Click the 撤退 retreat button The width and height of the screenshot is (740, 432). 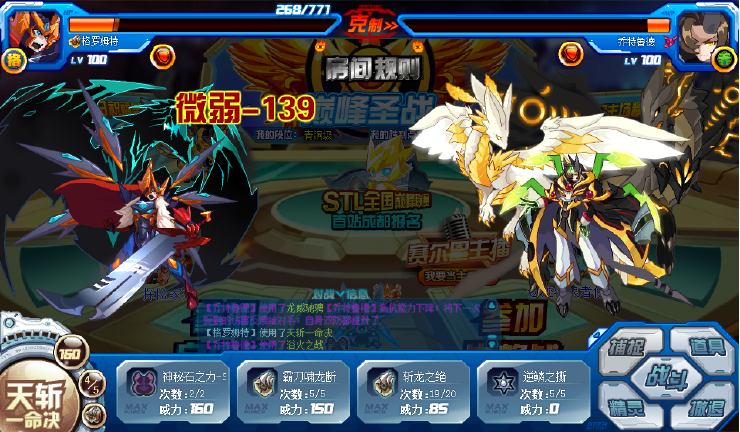tap(704, 408)
